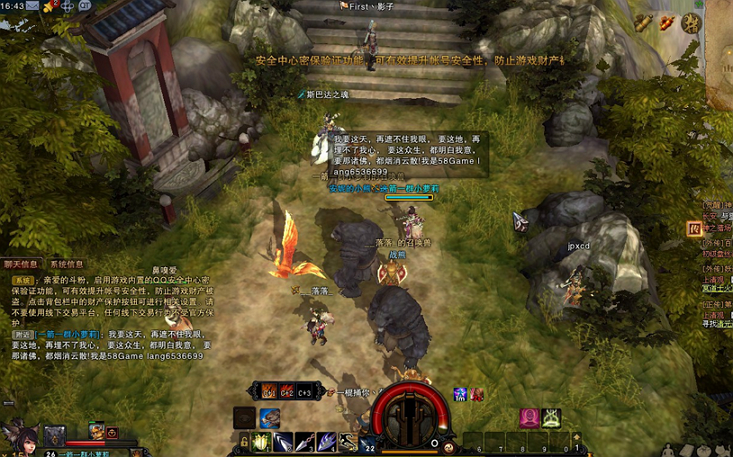733x457 pixels.
Task: Check the notification bell with red badge
Action: point(49,6)
